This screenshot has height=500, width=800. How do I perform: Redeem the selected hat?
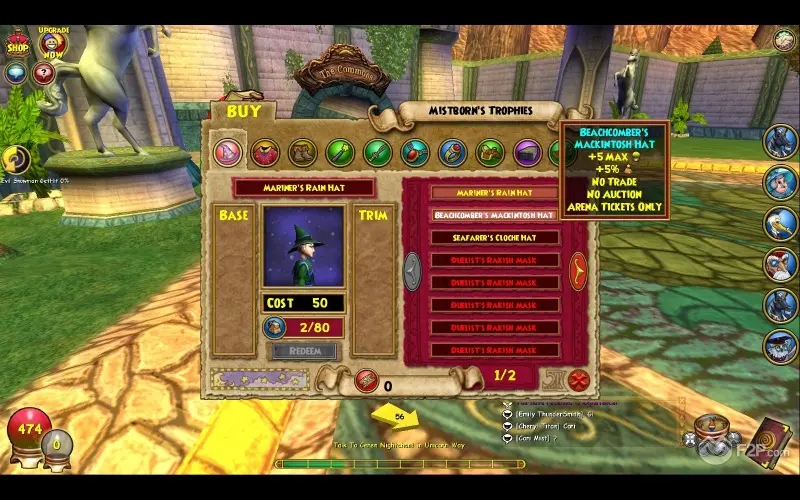pos(306,352)
